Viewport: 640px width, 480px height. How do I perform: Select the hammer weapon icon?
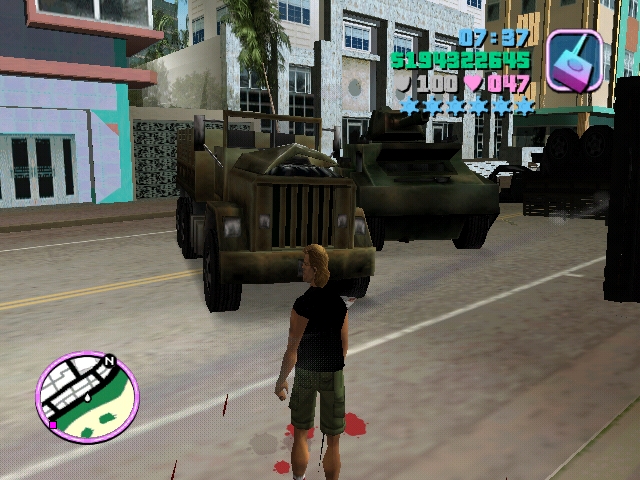point(574,61)
